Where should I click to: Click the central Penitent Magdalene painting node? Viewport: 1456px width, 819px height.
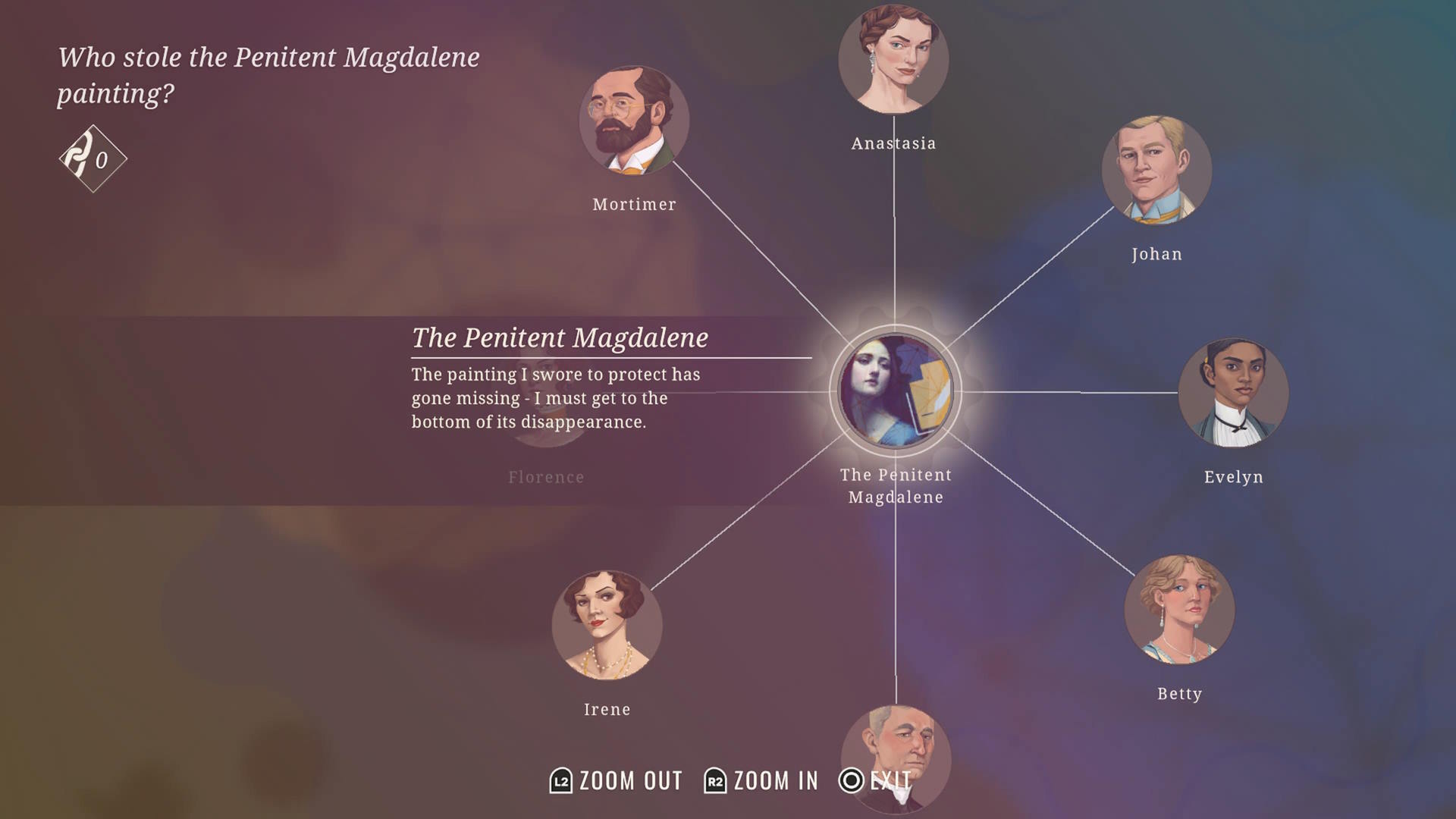click(896, 391)
